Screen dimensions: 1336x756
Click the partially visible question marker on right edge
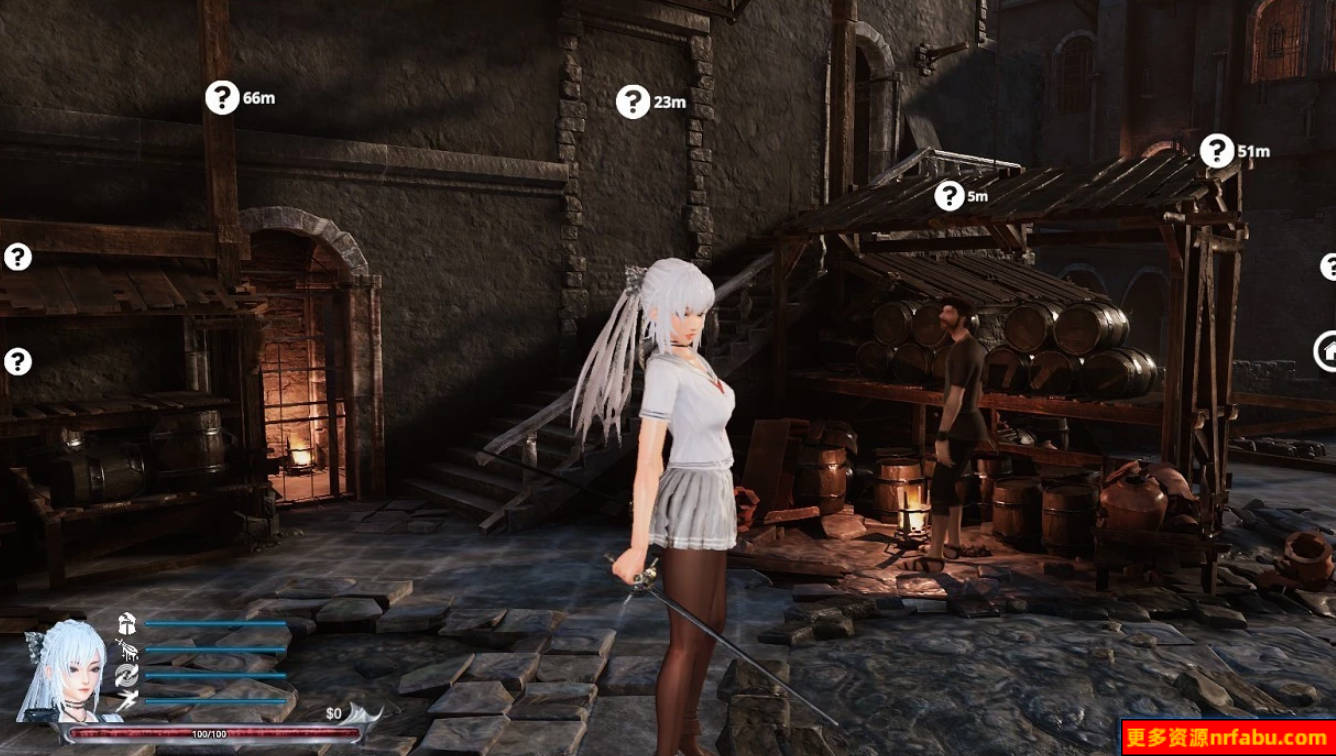pos(1330,267)
